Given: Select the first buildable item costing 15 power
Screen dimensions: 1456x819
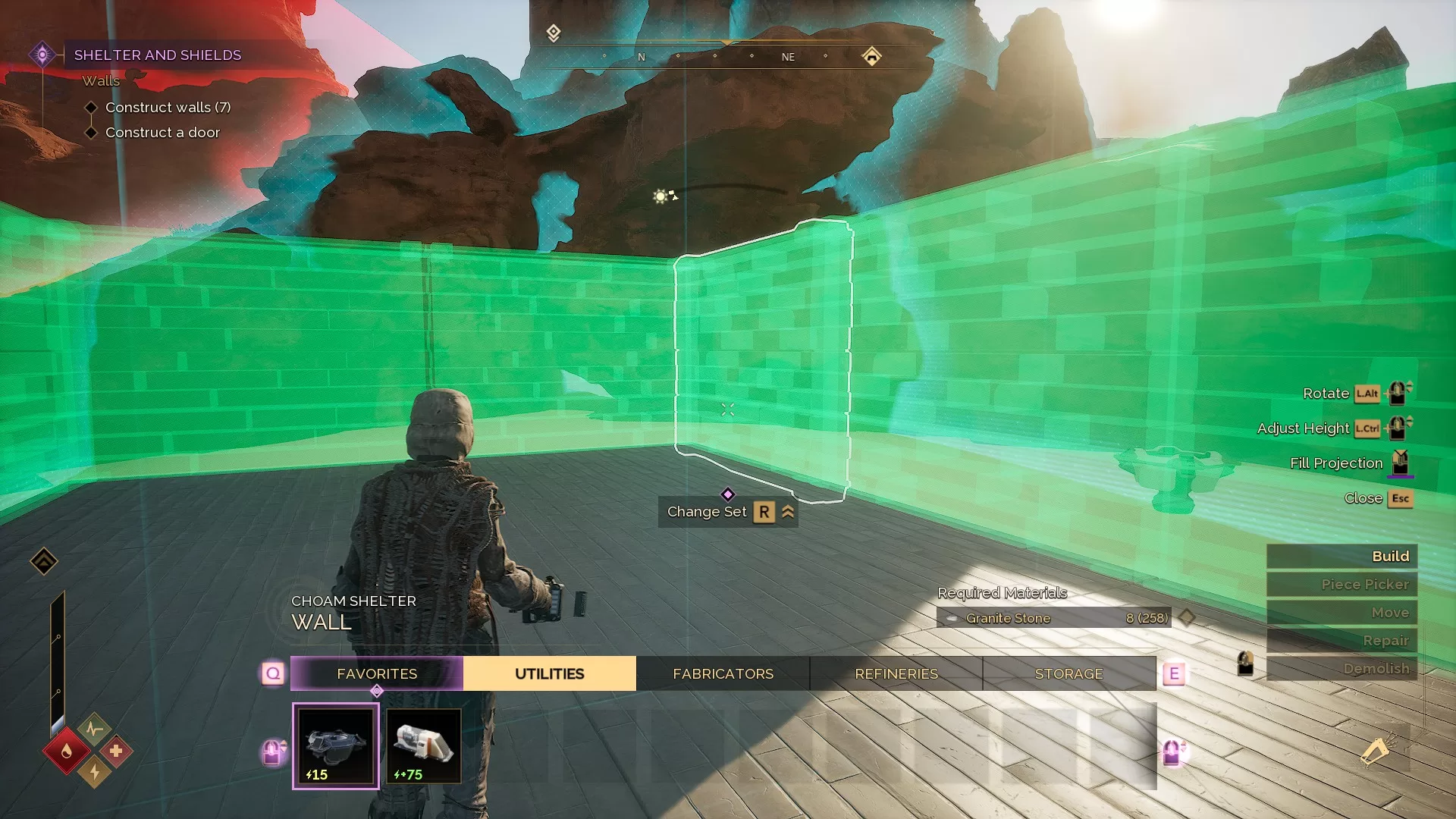Looking at the screenshot, I should point(335,746).
